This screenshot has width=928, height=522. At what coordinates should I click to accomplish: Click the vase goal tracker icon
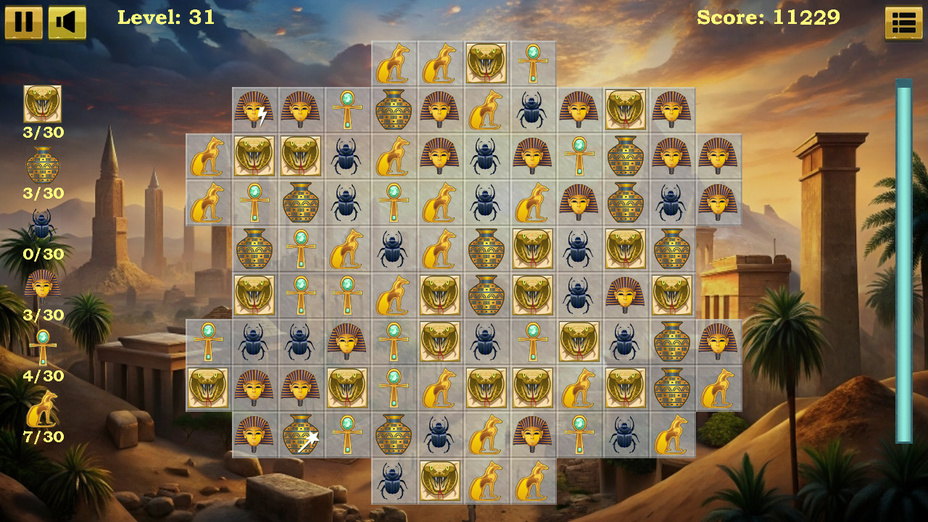point(42,165)
